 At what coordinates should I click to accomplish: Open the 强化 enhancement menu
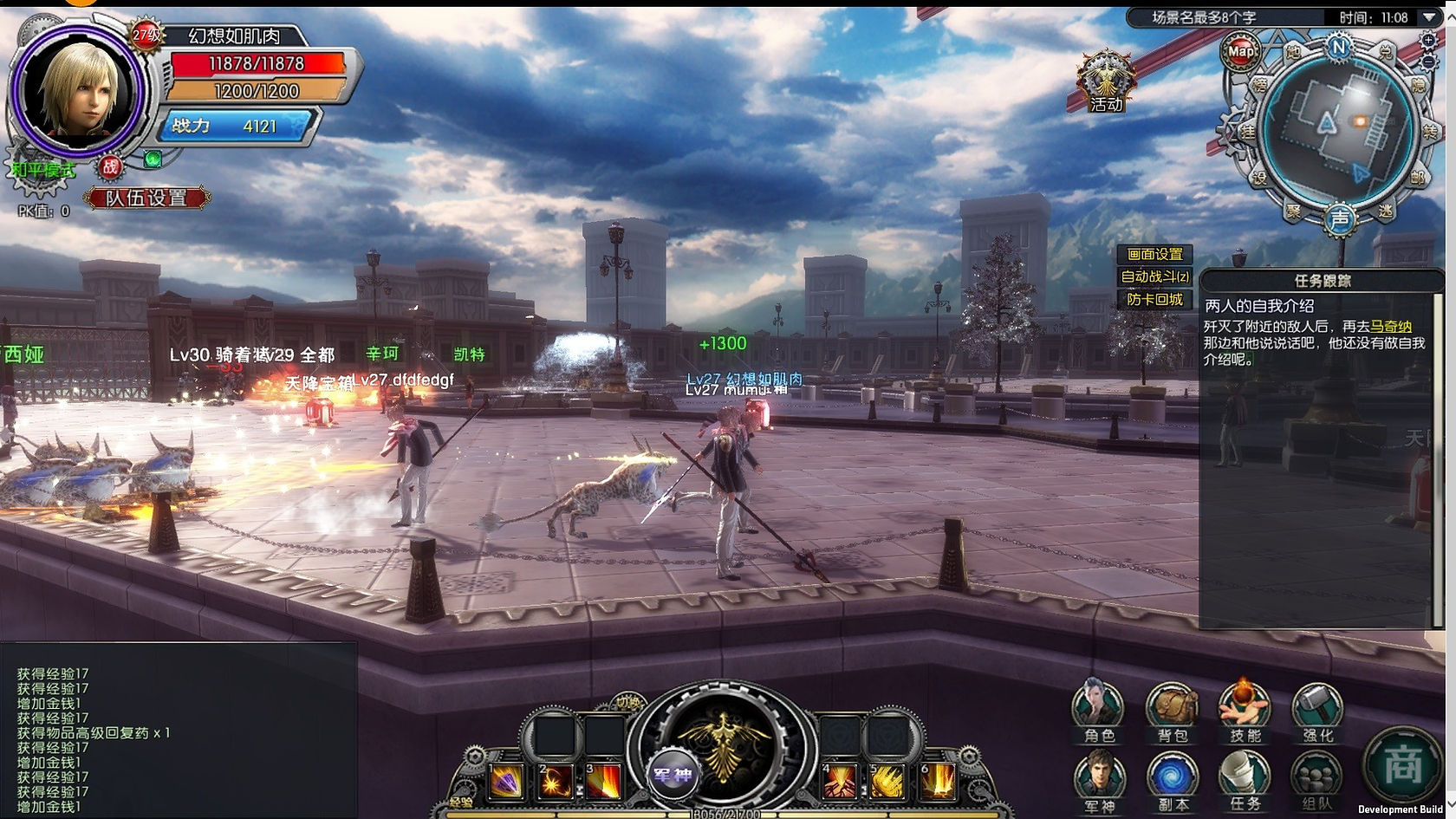(1317, 712)
